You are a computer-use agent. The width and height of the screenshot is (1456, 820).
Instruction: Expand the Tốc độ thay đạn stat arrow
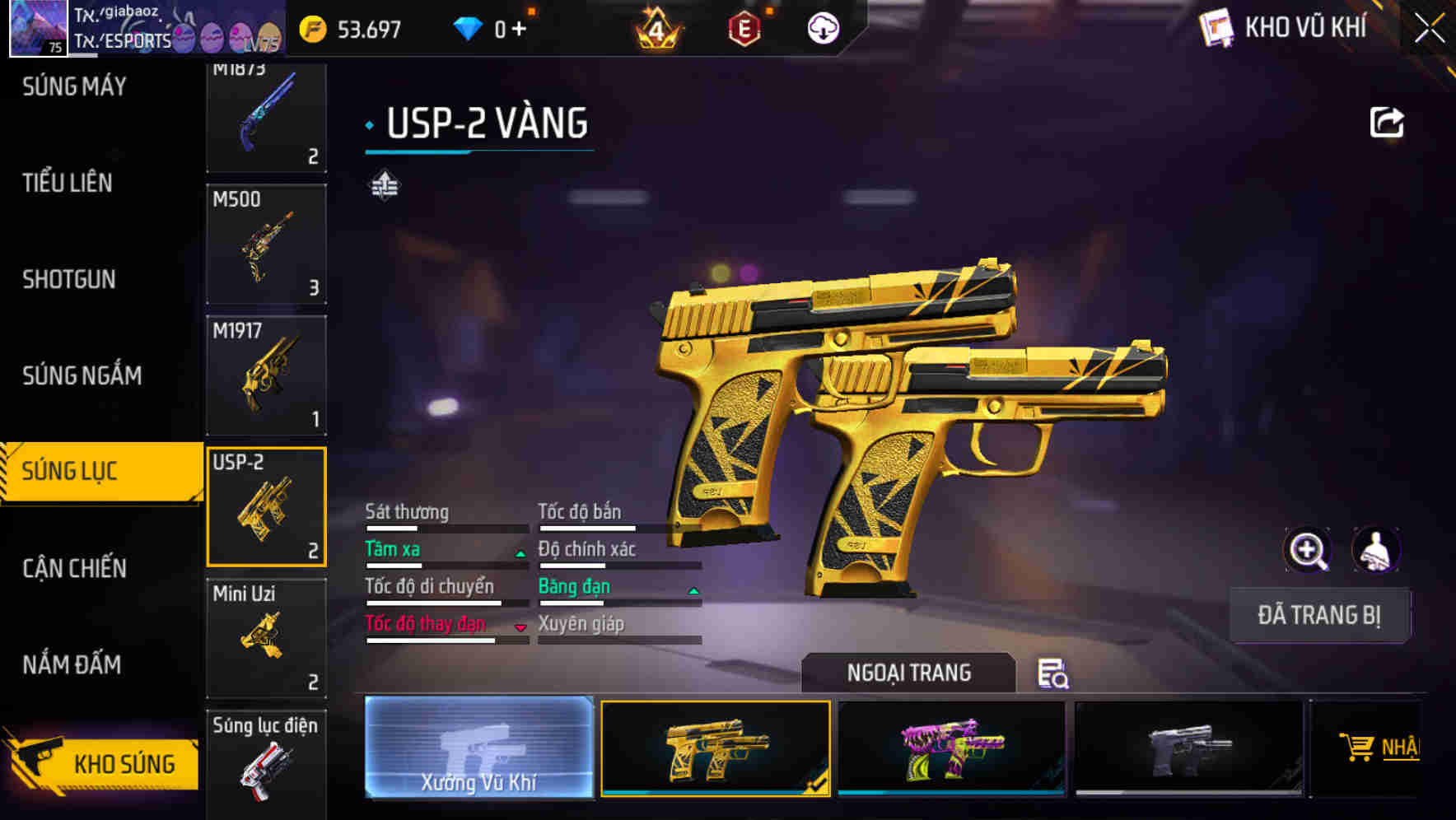(x=520, y=628)
